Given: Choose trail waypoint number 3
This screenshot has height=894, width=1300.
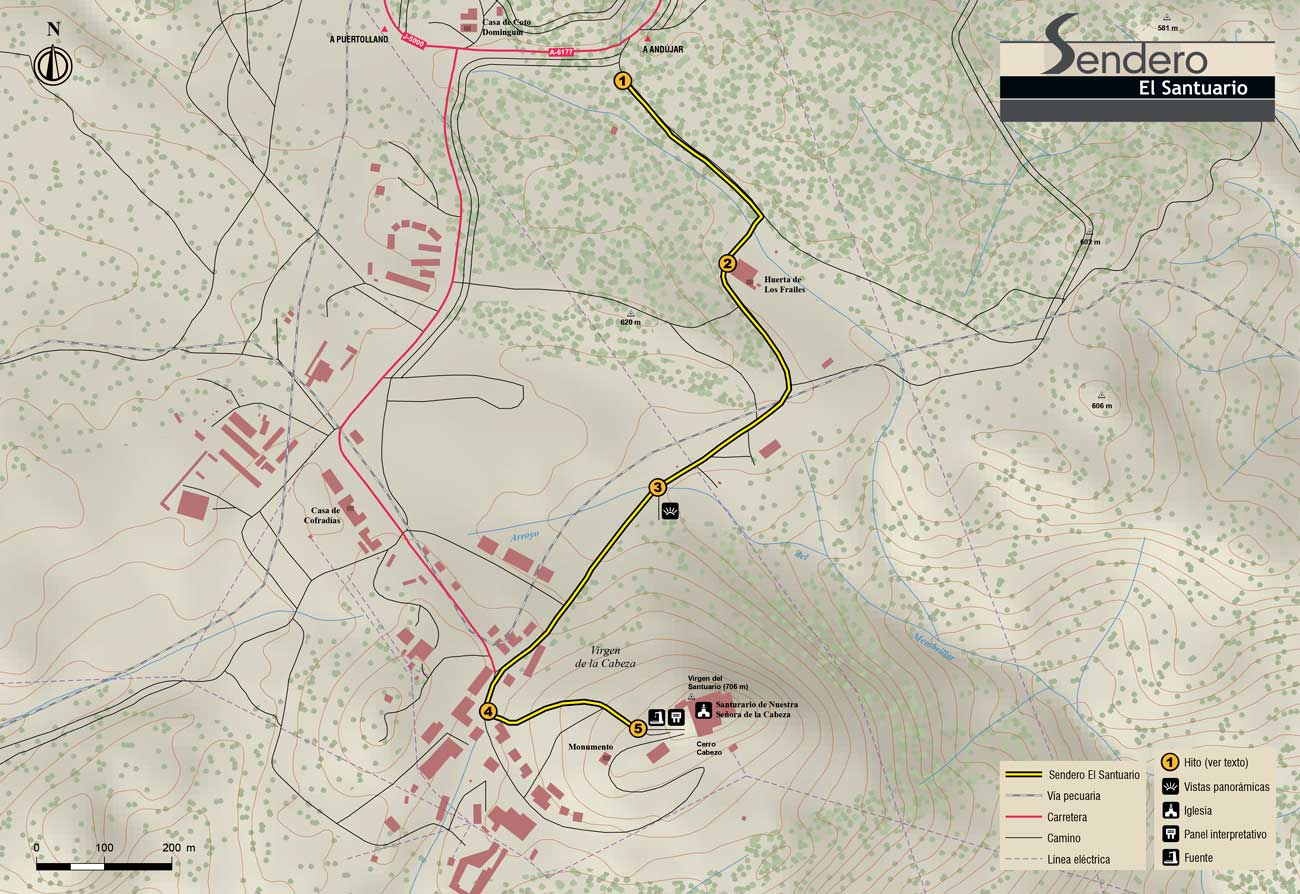Looking at the screenshot, I should click(x=657, y=488).
